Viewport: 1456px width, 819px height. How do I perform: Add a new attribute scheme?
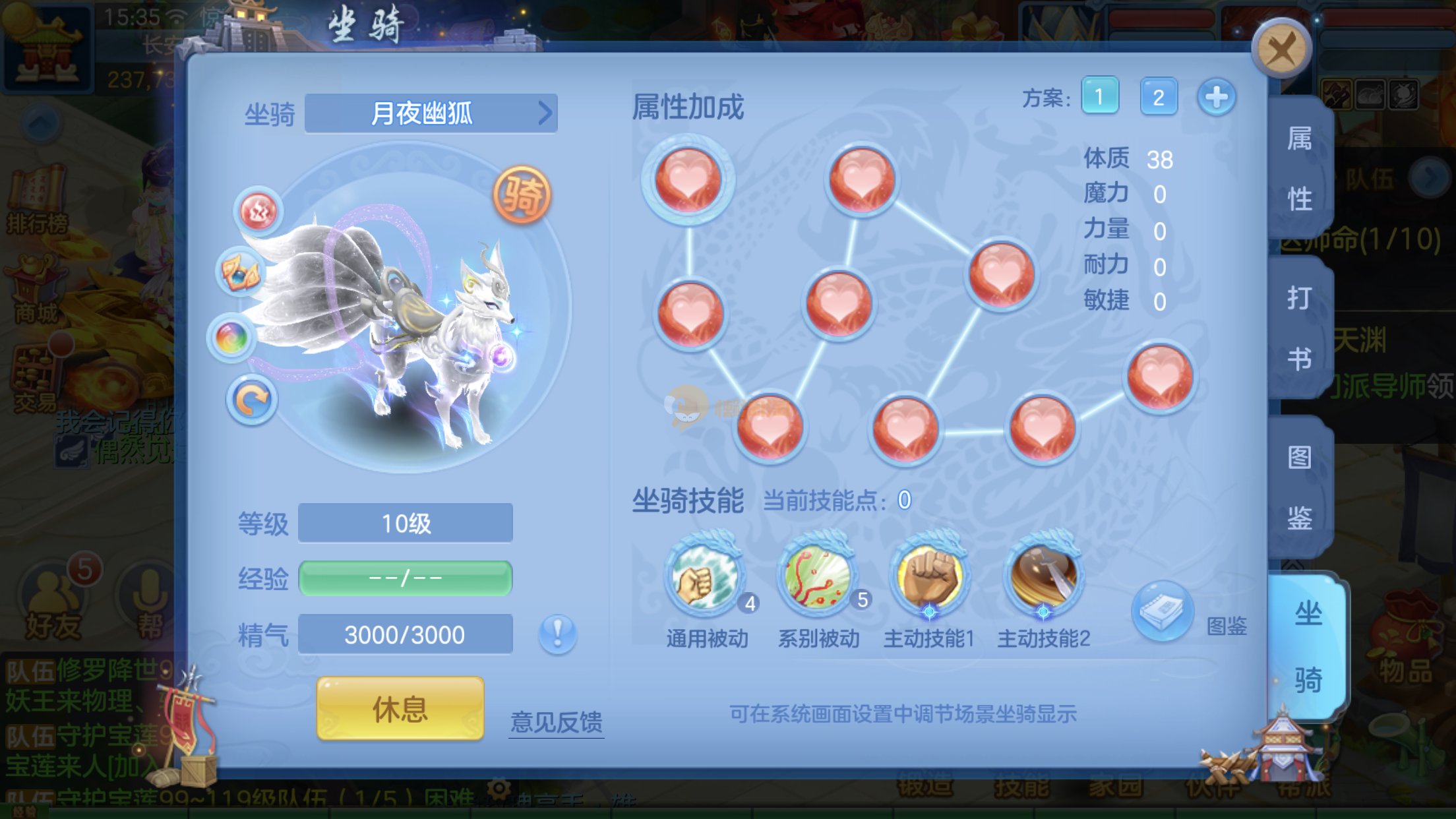click(x=1216, y=97)
